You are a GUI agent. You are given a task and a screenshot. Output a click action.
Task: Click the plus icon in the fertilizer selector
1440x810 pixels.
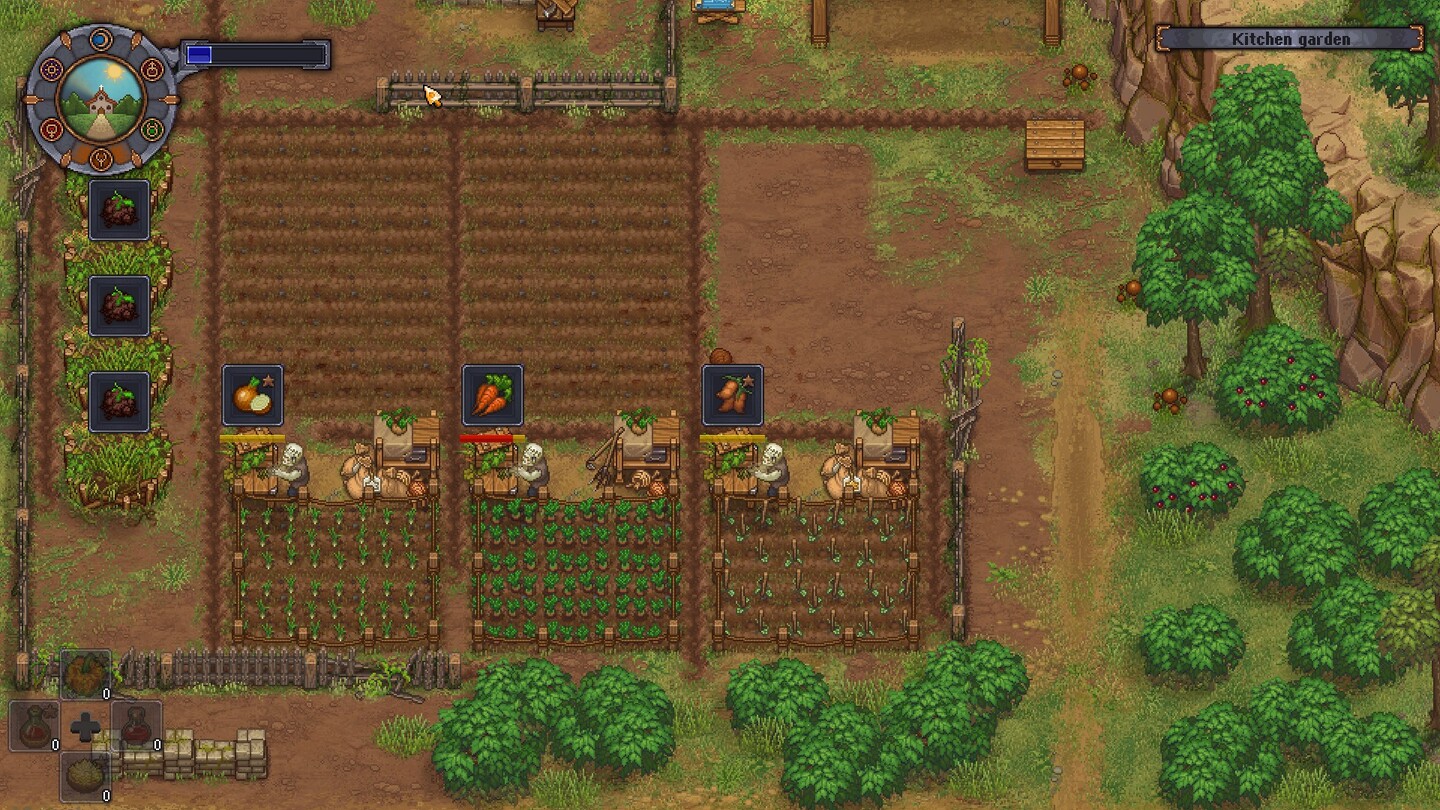click(85, 725)
